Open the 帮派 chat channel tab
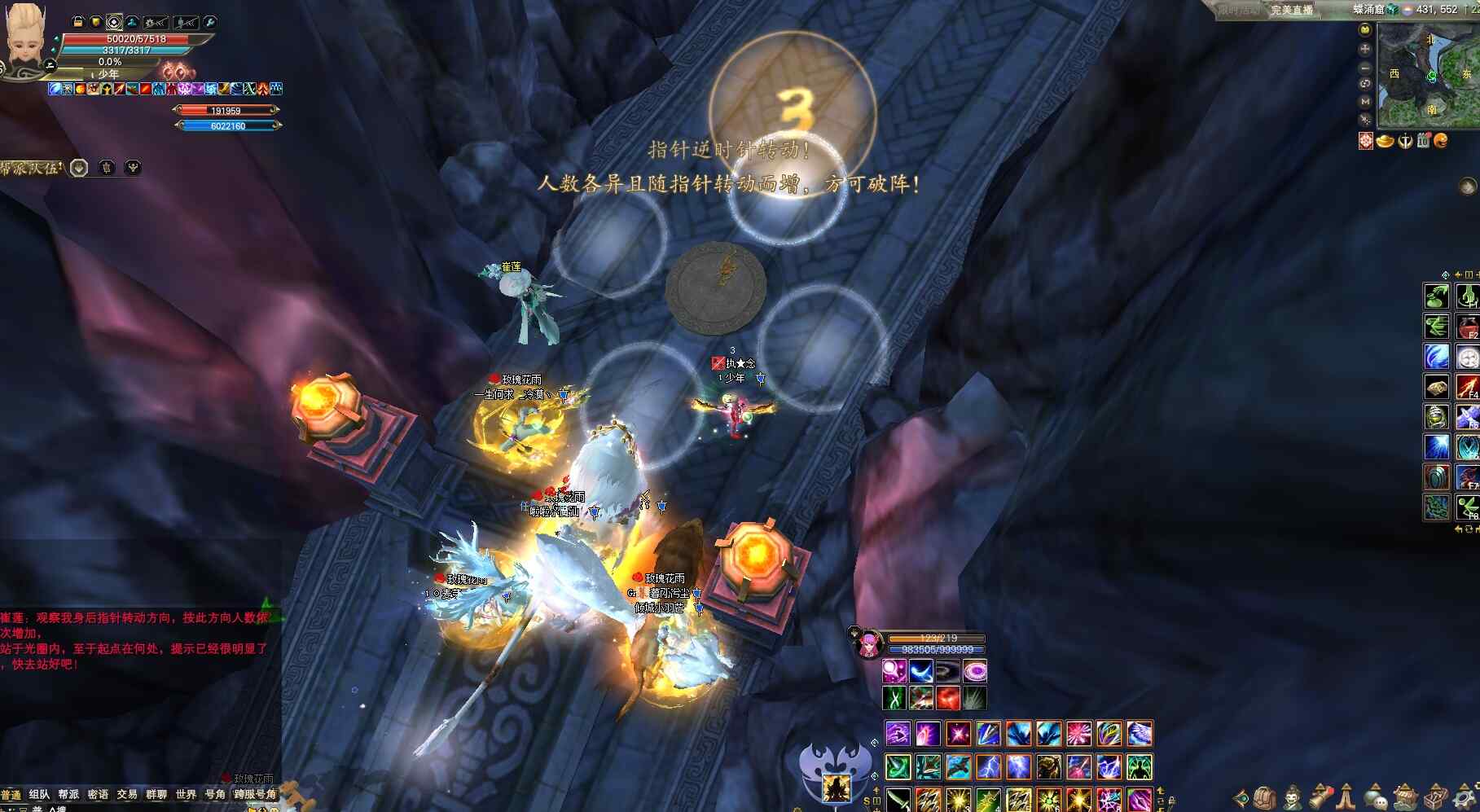Screen dimensions: 1480x812 (x=68, y=794)
